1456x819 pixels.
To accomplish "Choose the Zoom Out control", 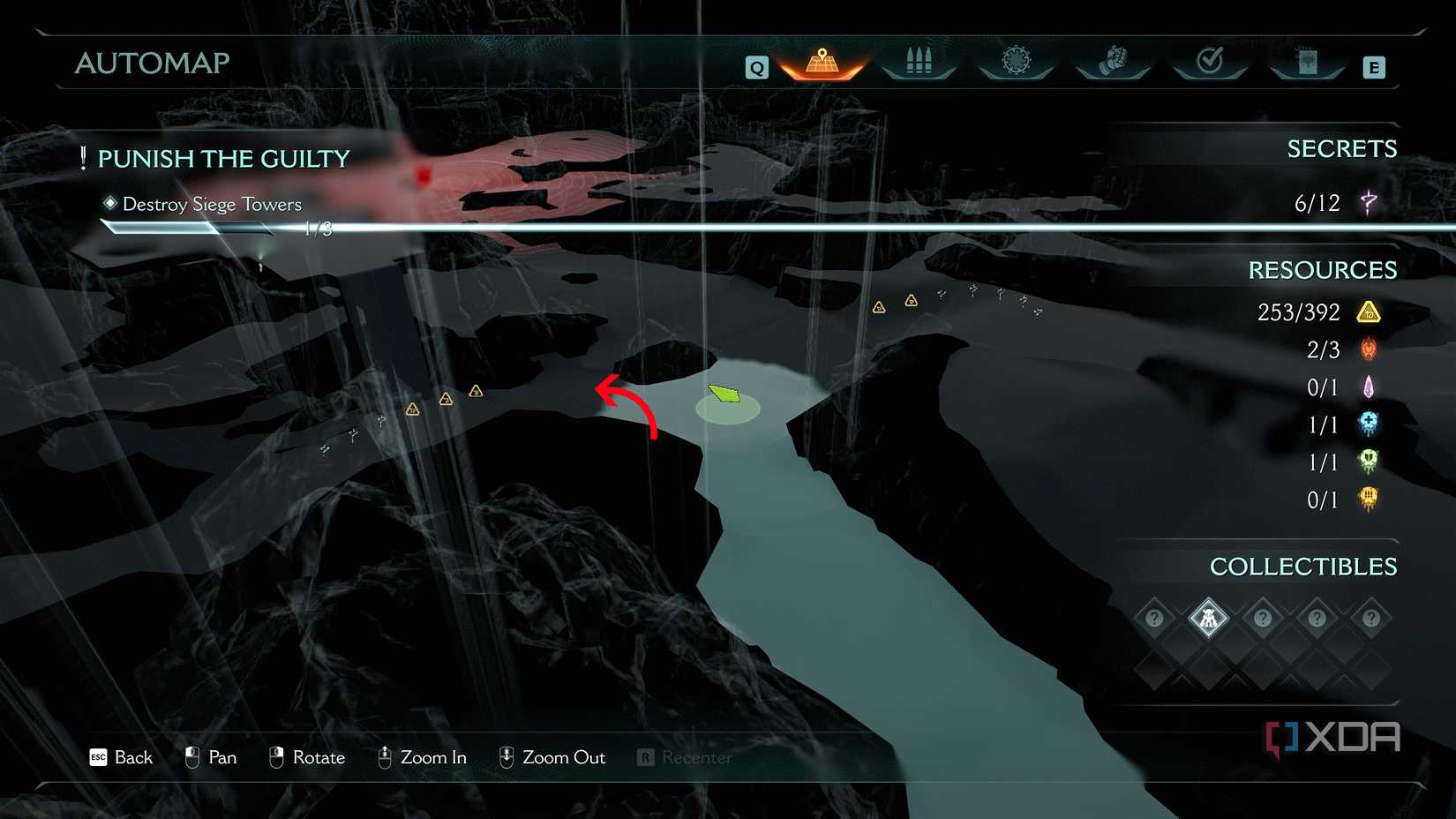I will pyautogui.click(x=552, y=757).
